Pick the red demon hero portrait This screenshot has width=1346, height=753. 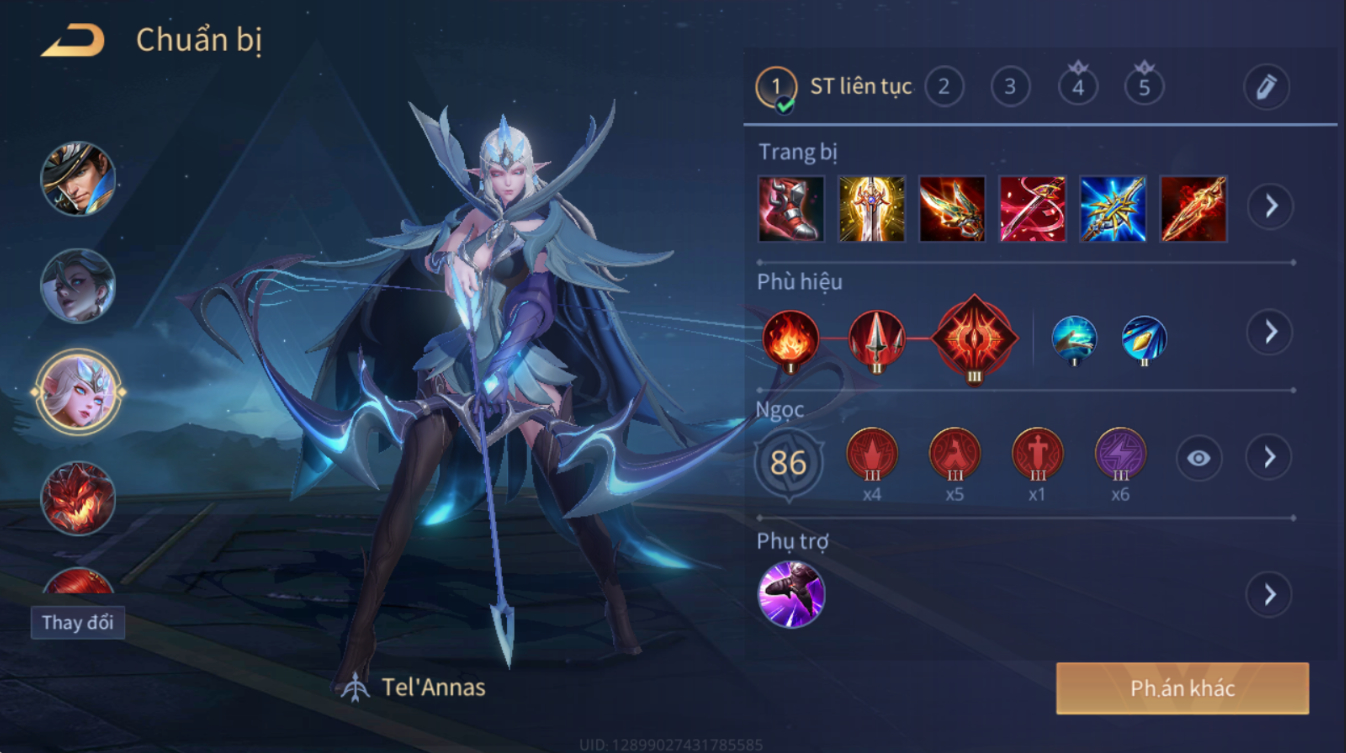pos(78,497)
